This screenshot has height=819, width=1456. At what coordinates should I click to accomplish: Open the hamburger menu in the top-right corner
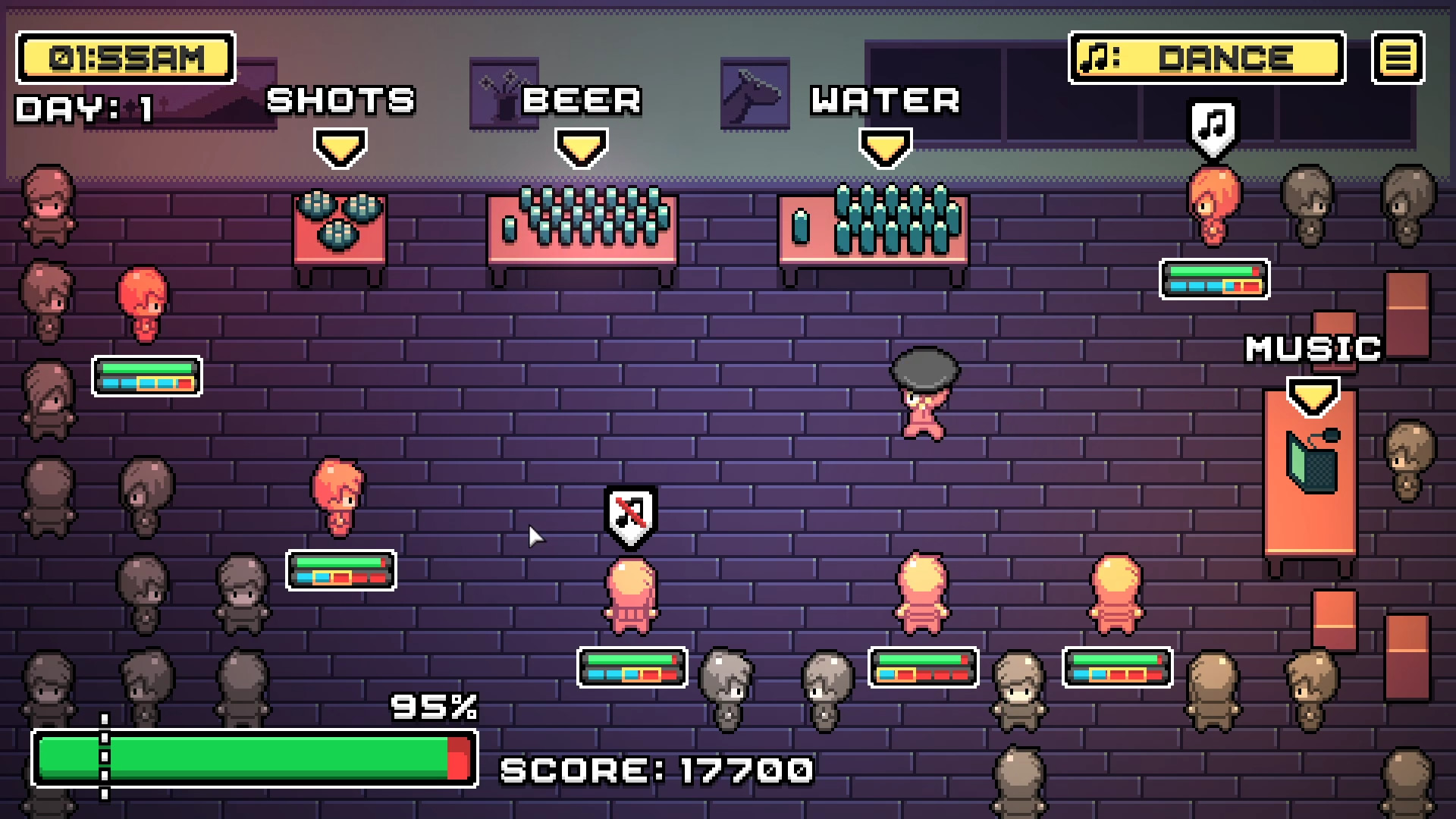pyautogui.click(x=1399, y=58)
